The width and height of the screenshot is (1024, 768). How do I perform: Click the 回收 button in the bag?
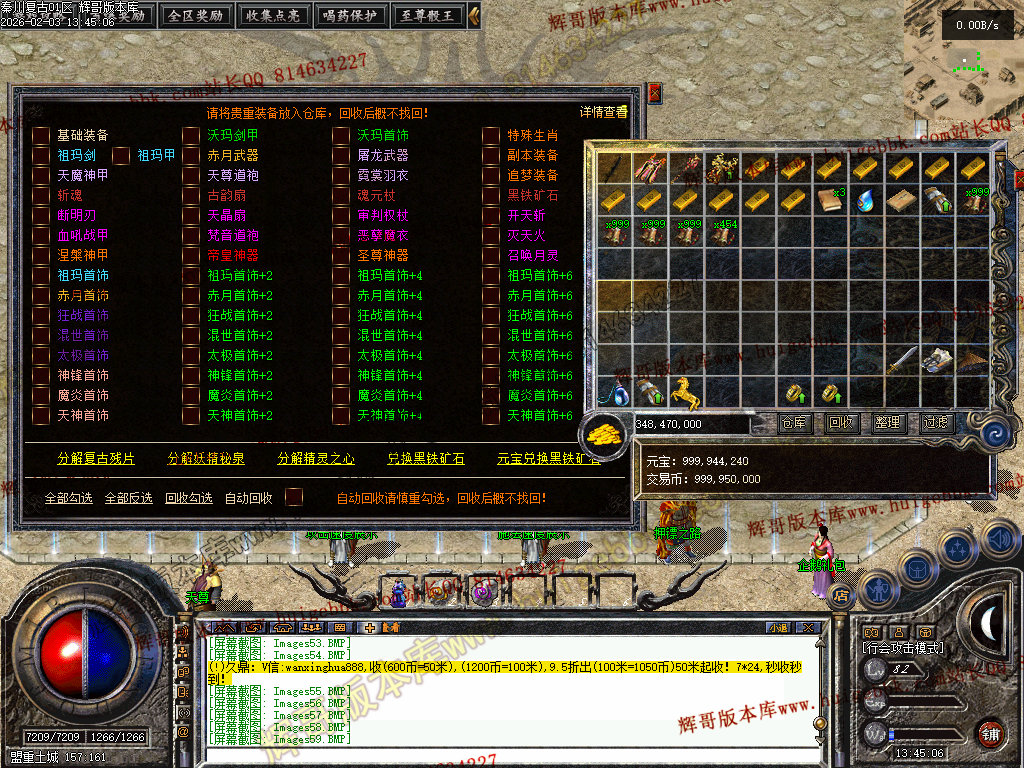(x=842, y=423)
